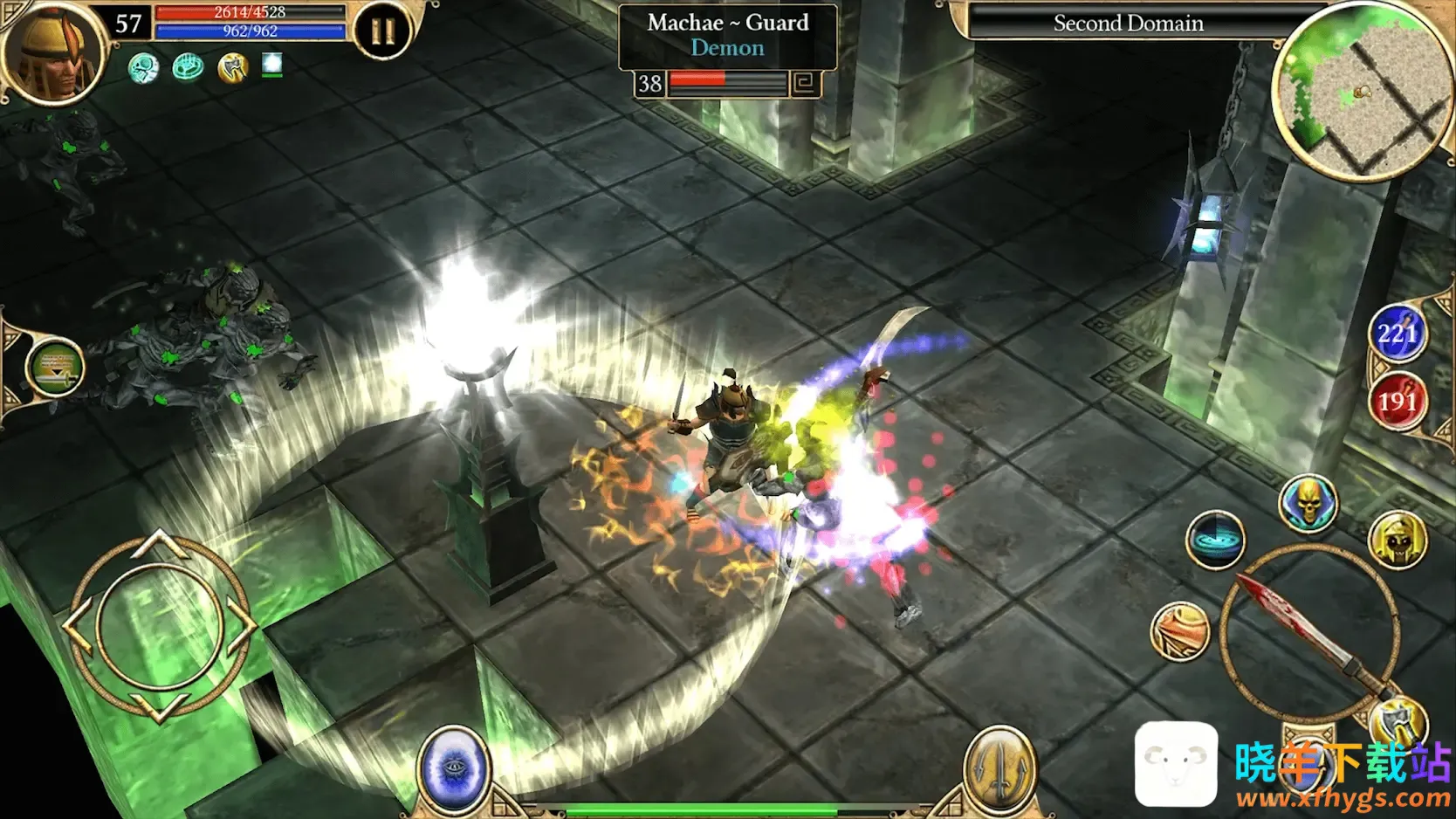
Task: Pause the game with the pause button
Action: 382,32
